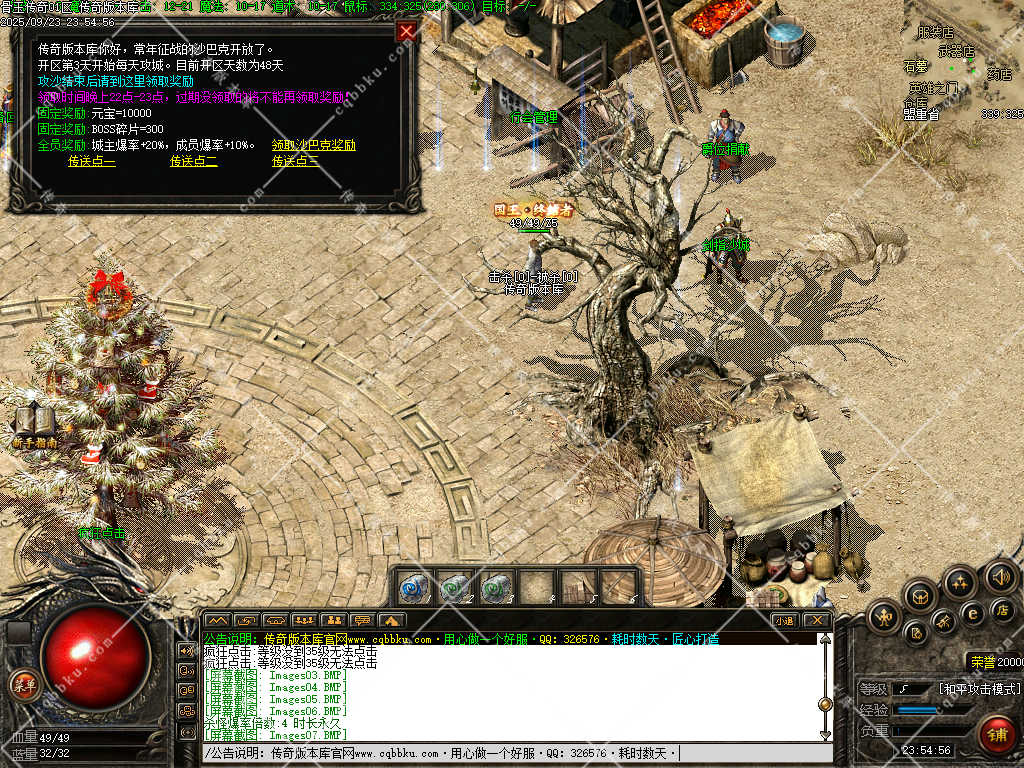The width and height of the screenshot is (1024, 768).
Task: Close the chat panel with its X button
Action: click(817, 620)
